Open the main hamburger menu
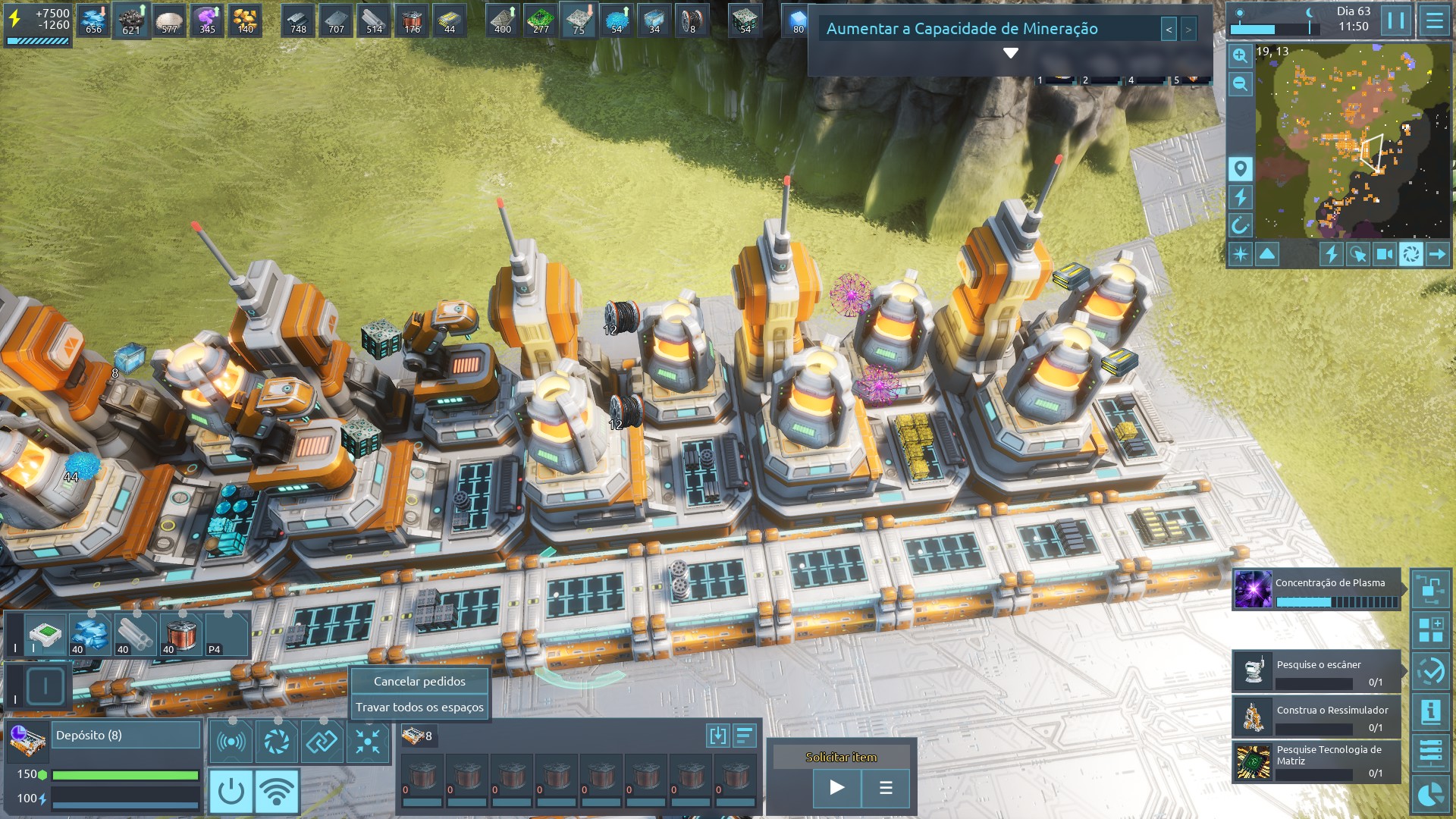1456x819 pixels. tap(1434, 20)
